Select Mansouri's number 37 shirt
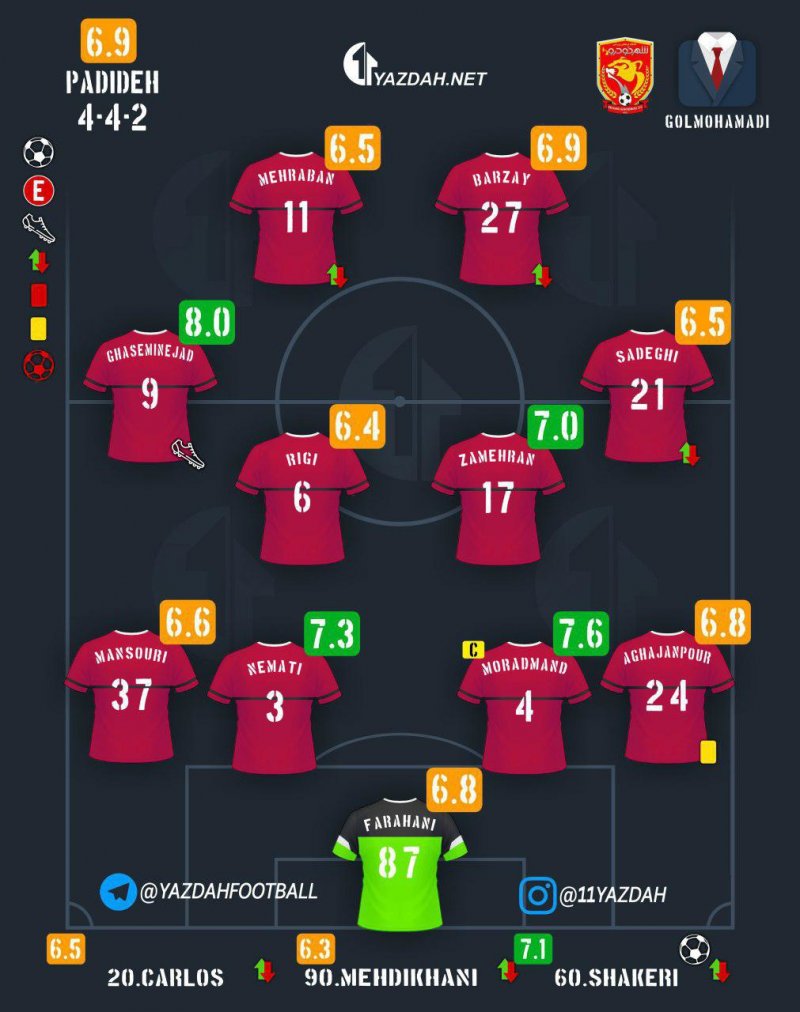 click(x=131, y=695)
